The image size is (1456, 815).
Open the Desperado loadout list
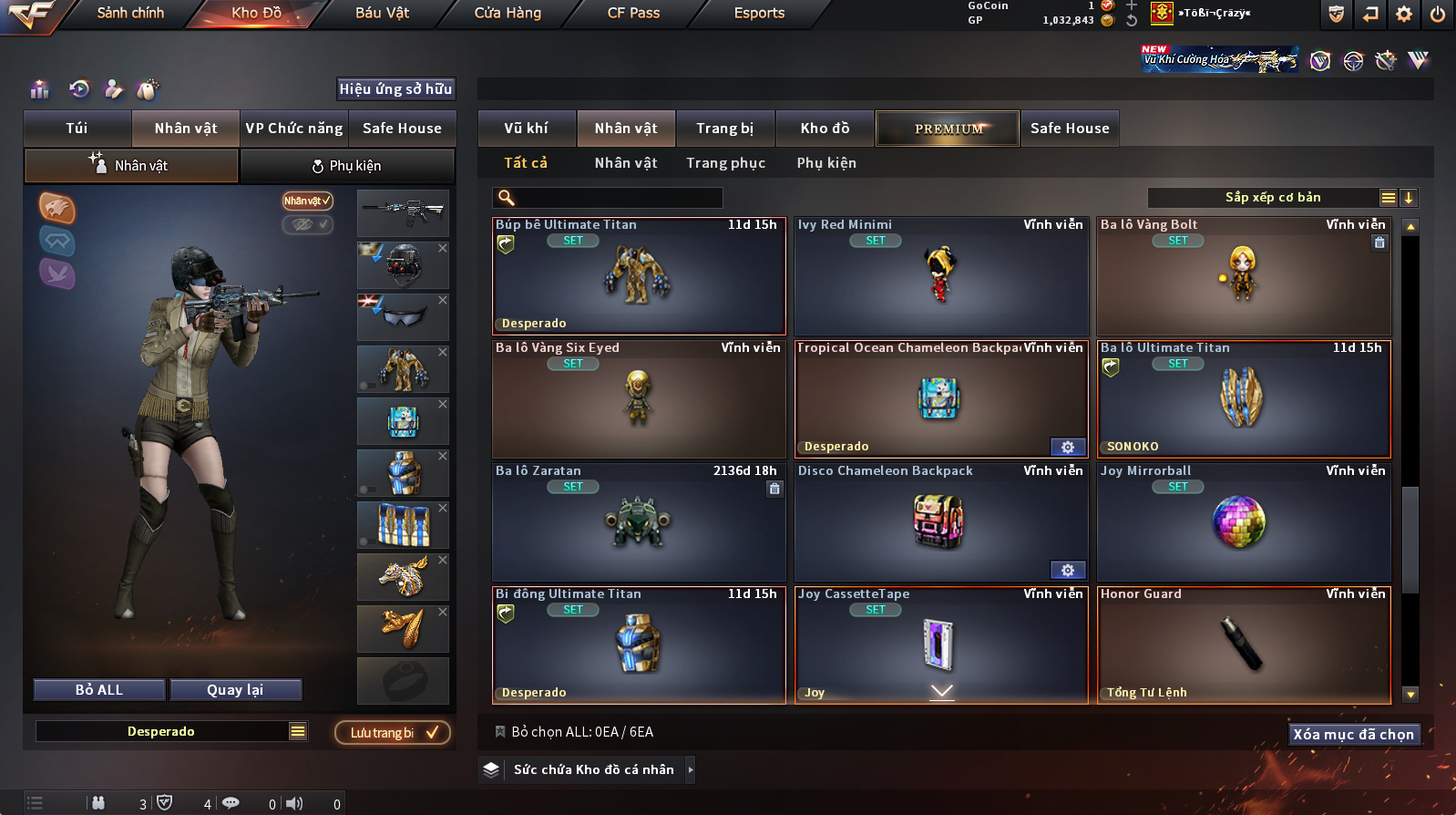(298, 731)
